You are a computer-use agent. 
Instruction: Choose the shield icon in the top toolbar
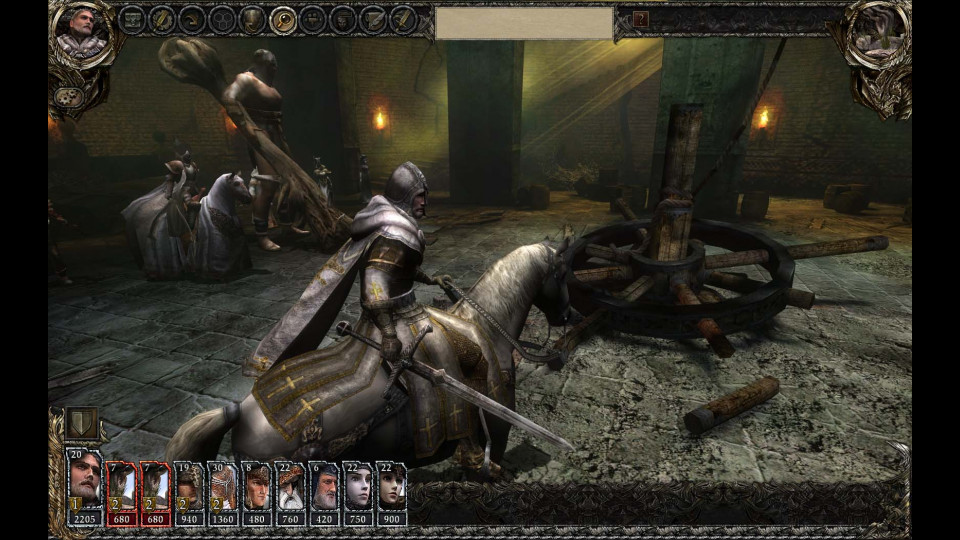(x=253, y=19)
